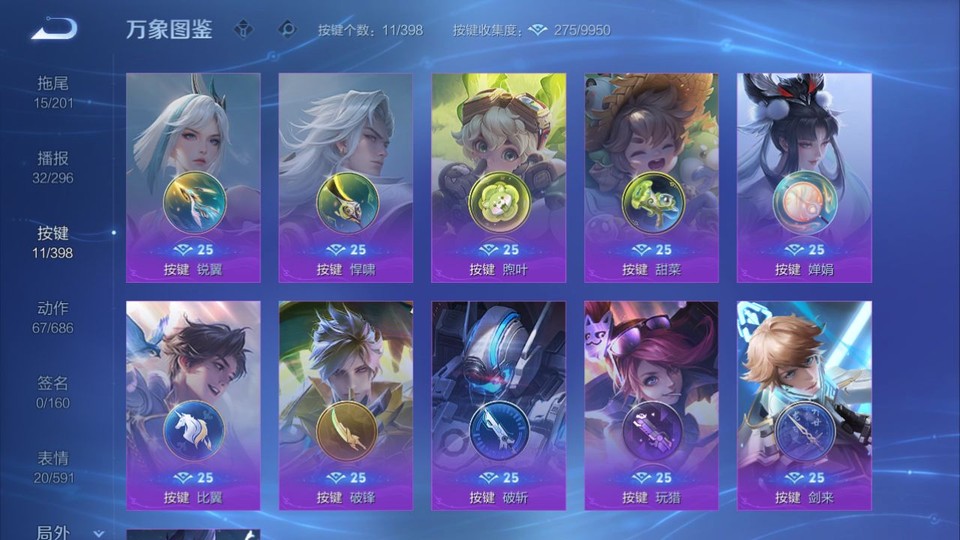Select the 按键 玩猎 card
The width and height of the screenshot is (960, 540).
pos(652,406)
